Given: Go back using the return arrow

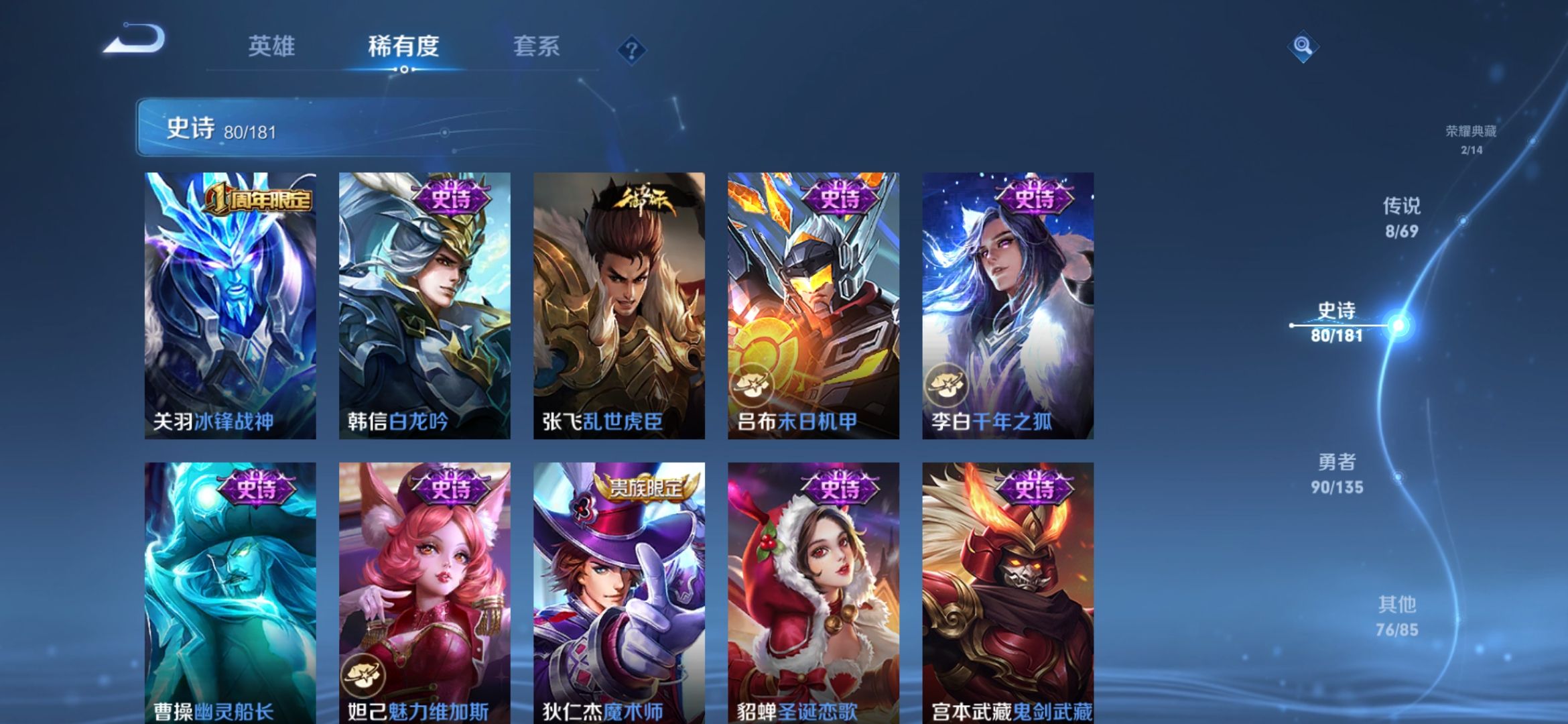Looking at the screenshot, I should (134, 39).
